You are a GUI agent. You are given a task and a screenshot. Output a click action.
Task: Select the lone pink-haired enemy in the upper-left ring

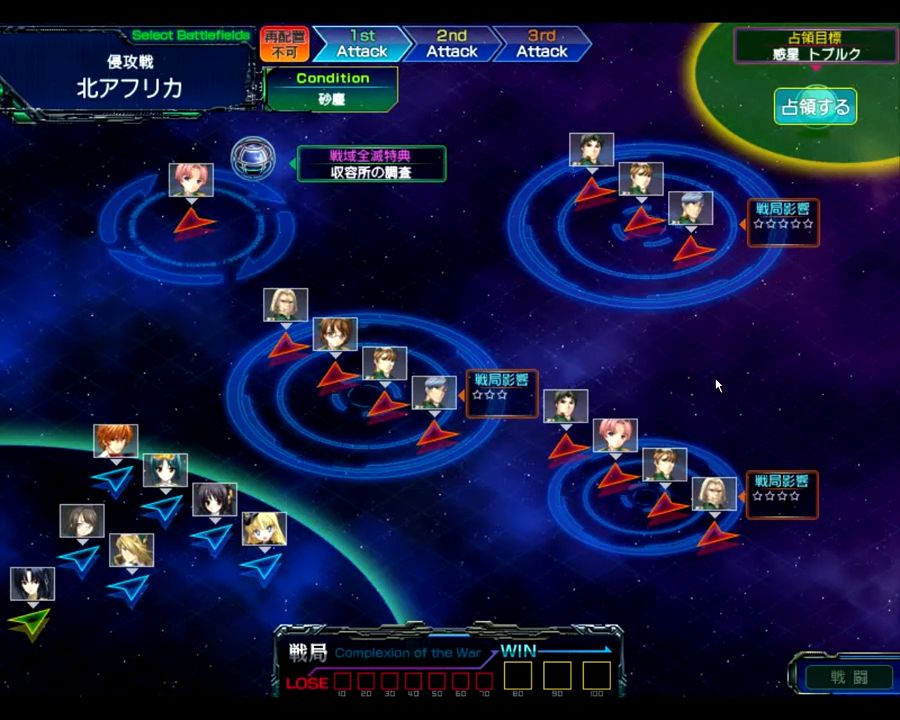pyautogui.click(x=190, y=181)
